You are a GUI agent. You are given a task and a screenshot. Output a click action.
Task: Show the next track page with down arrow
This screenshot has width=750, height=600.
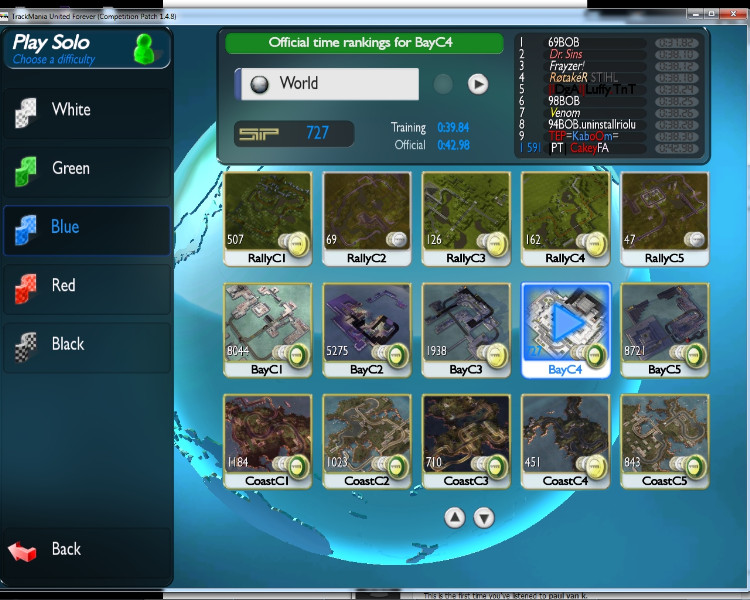(484, 517)
